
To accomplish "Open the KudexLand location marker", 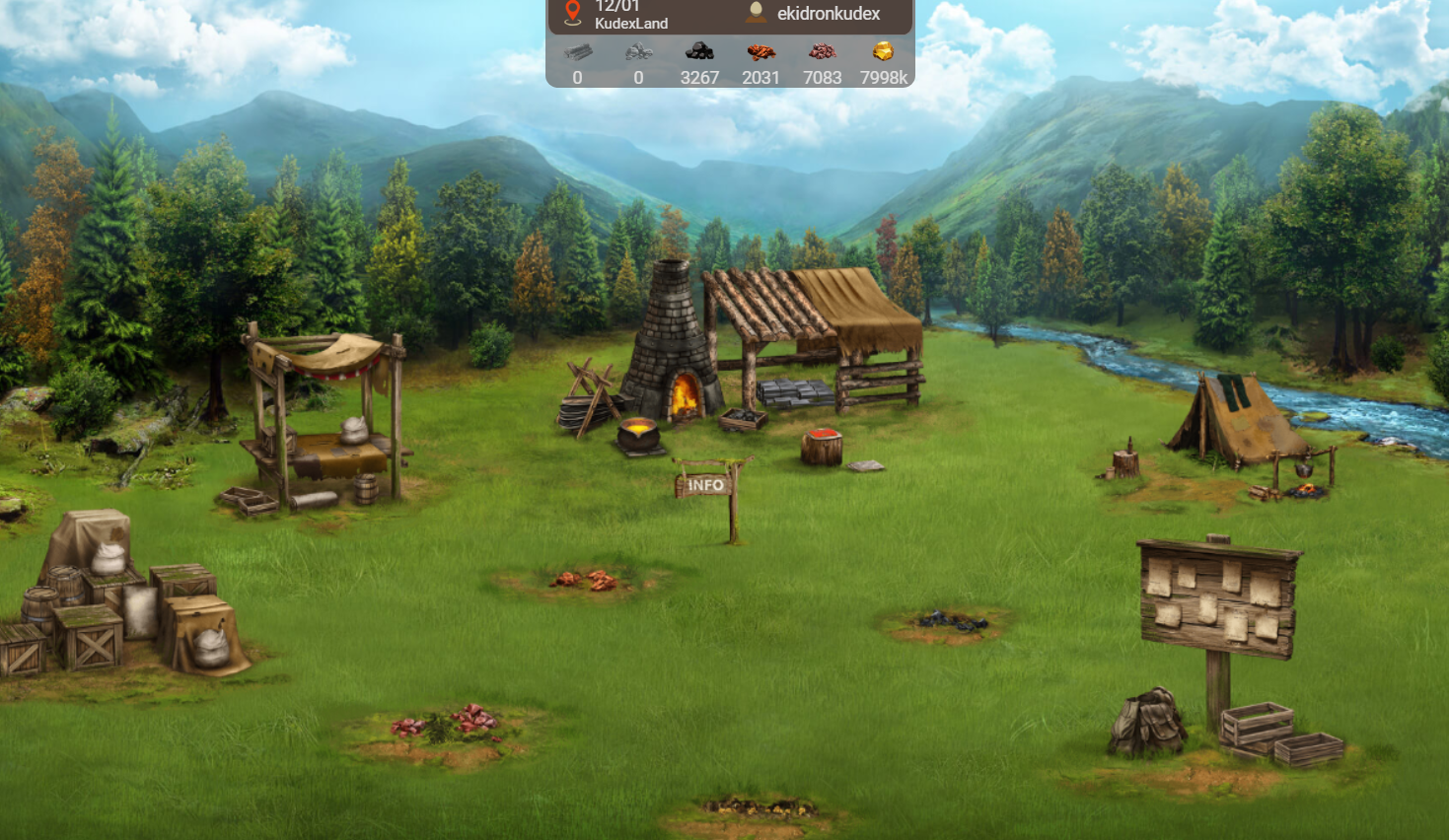I will click(573, 13).
